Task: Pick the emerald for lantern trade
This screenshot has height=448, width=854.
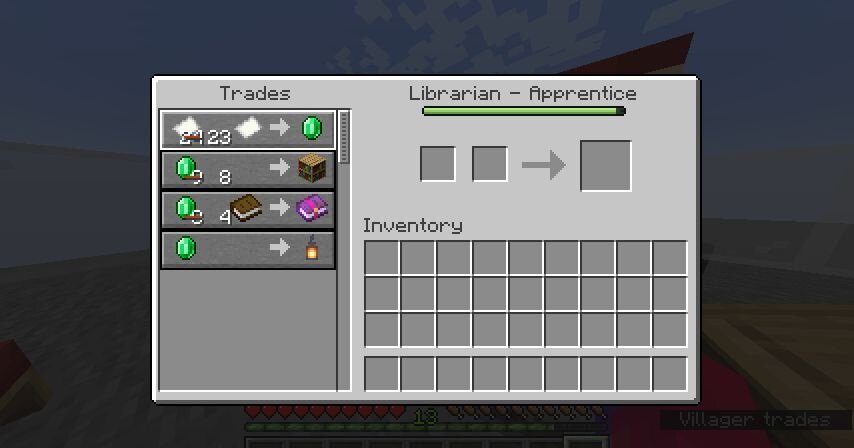Action: tap(247, 249)
